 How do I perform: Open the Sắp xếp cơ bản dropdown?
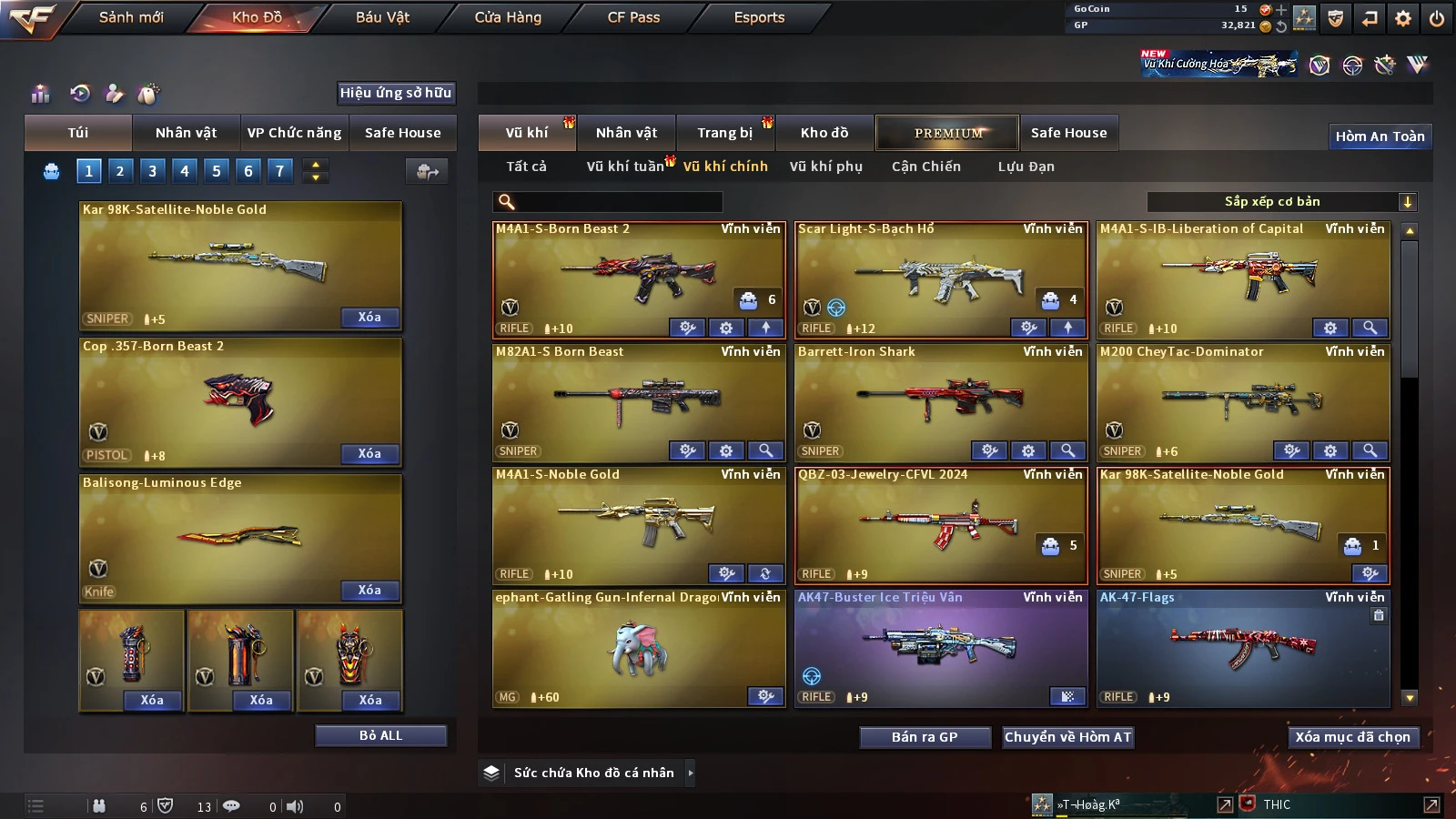(x=1281, y=202)
